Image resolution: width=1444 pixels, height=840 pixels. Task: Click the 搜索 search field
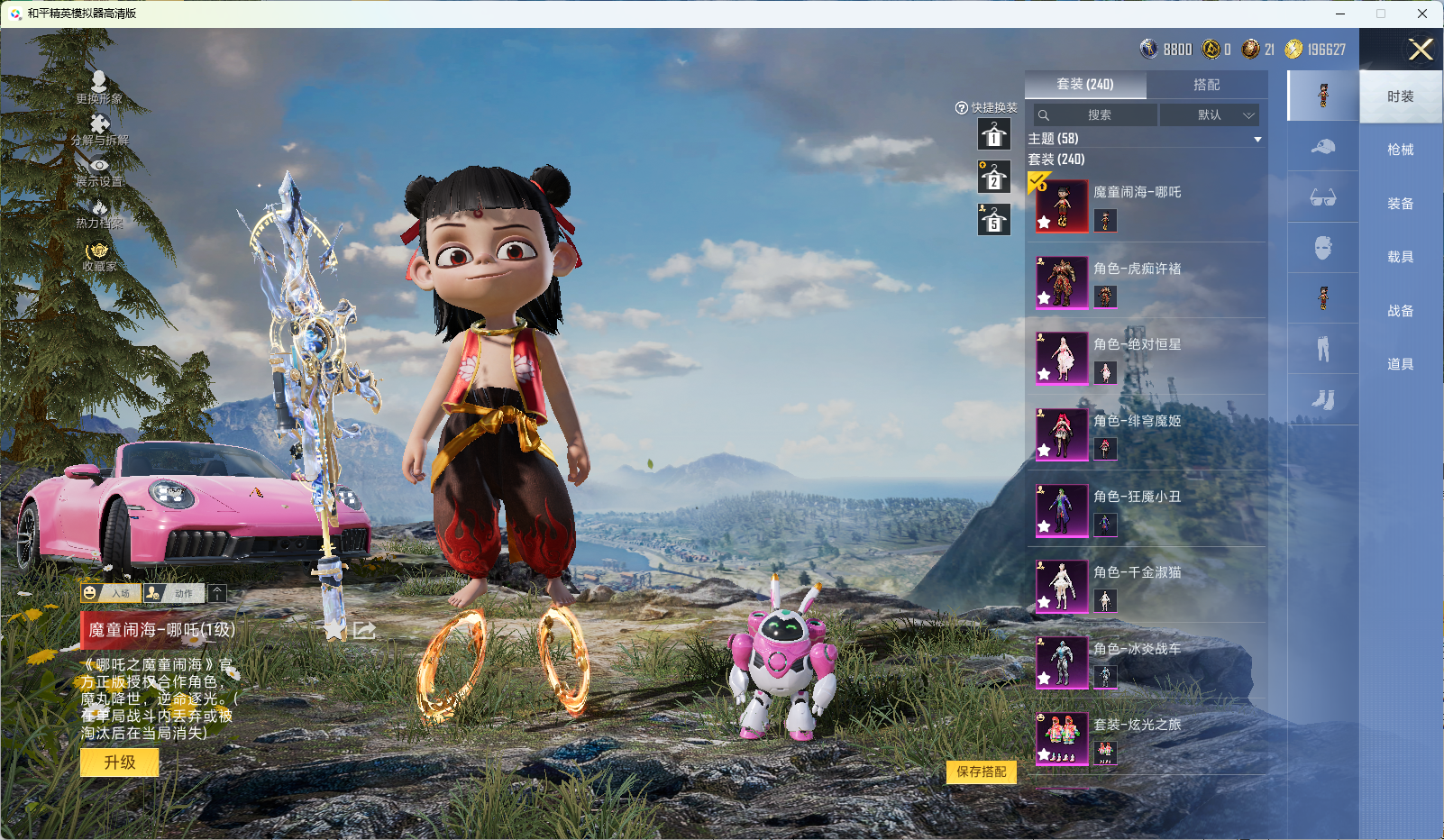click(1096, 115)
